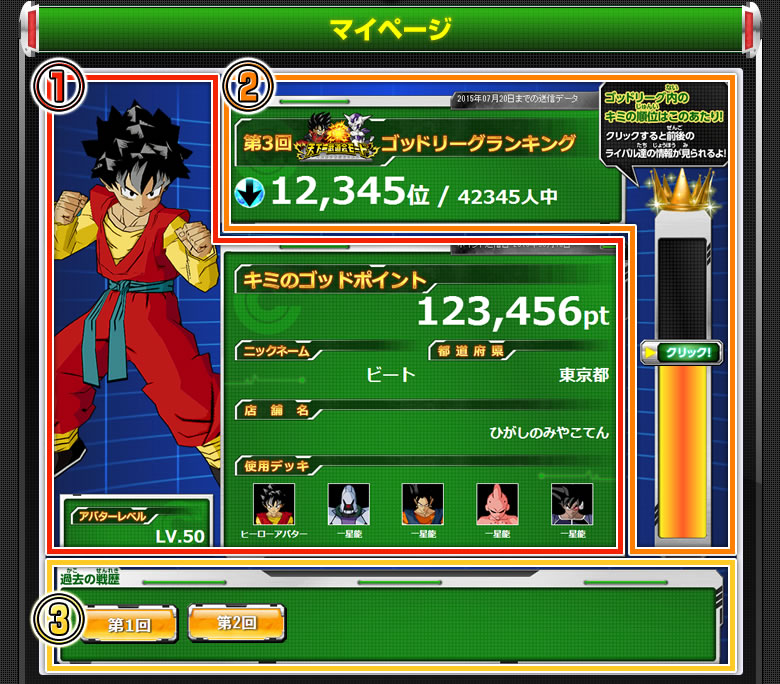Open the 第2回 past battle record

click(236, 623)
